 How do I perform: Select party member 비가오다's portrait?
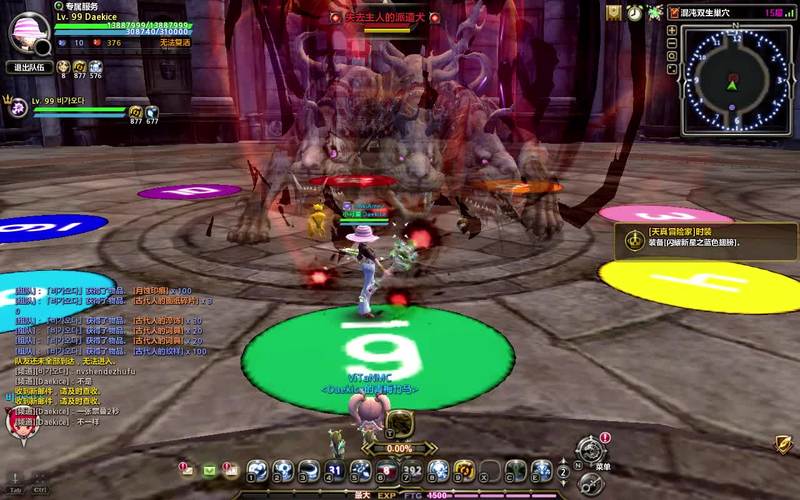pos(18,108)
